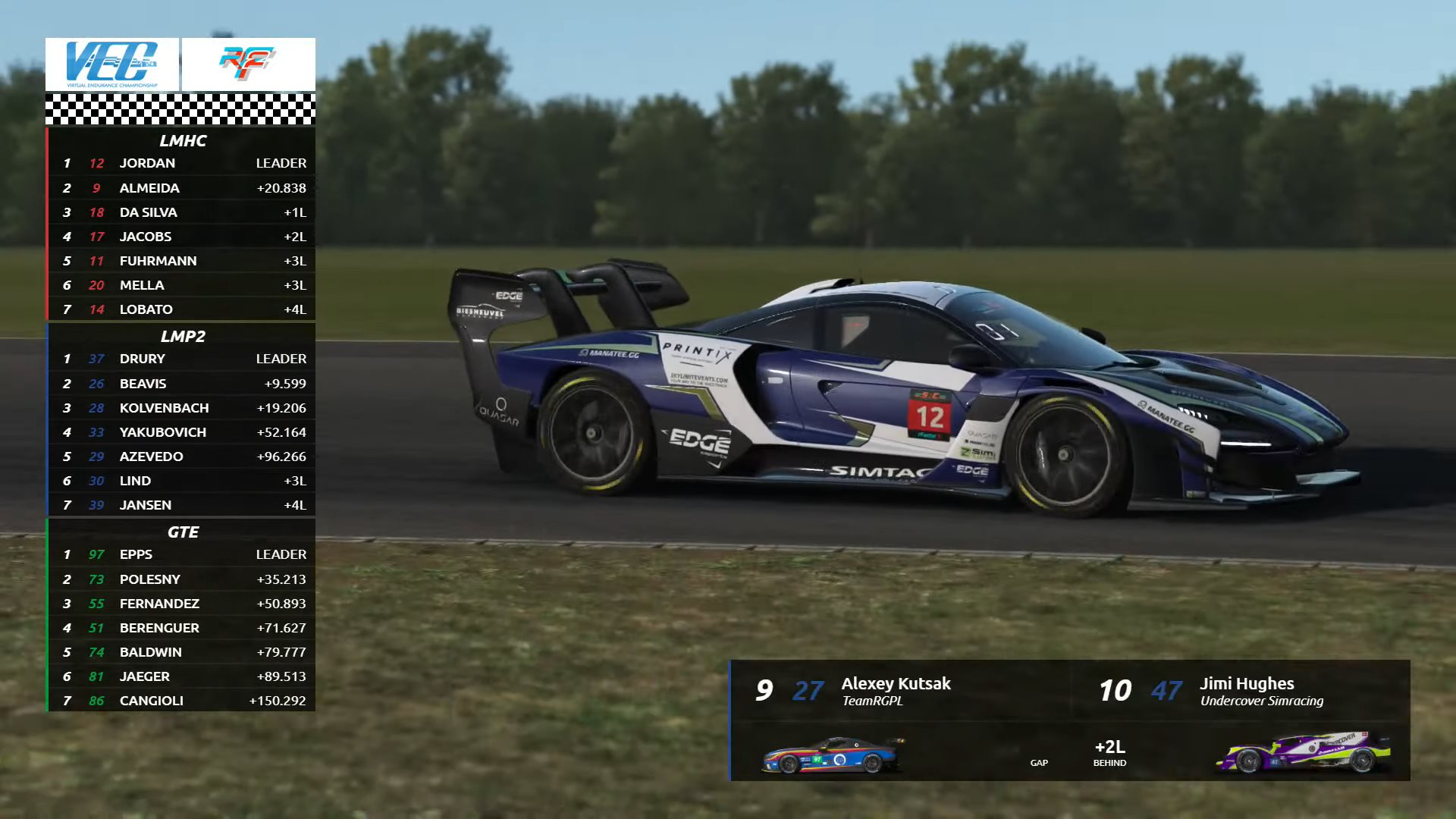Select the LMHC class header
This screenshot has width=1456, height=819.
tap(182, 141)
